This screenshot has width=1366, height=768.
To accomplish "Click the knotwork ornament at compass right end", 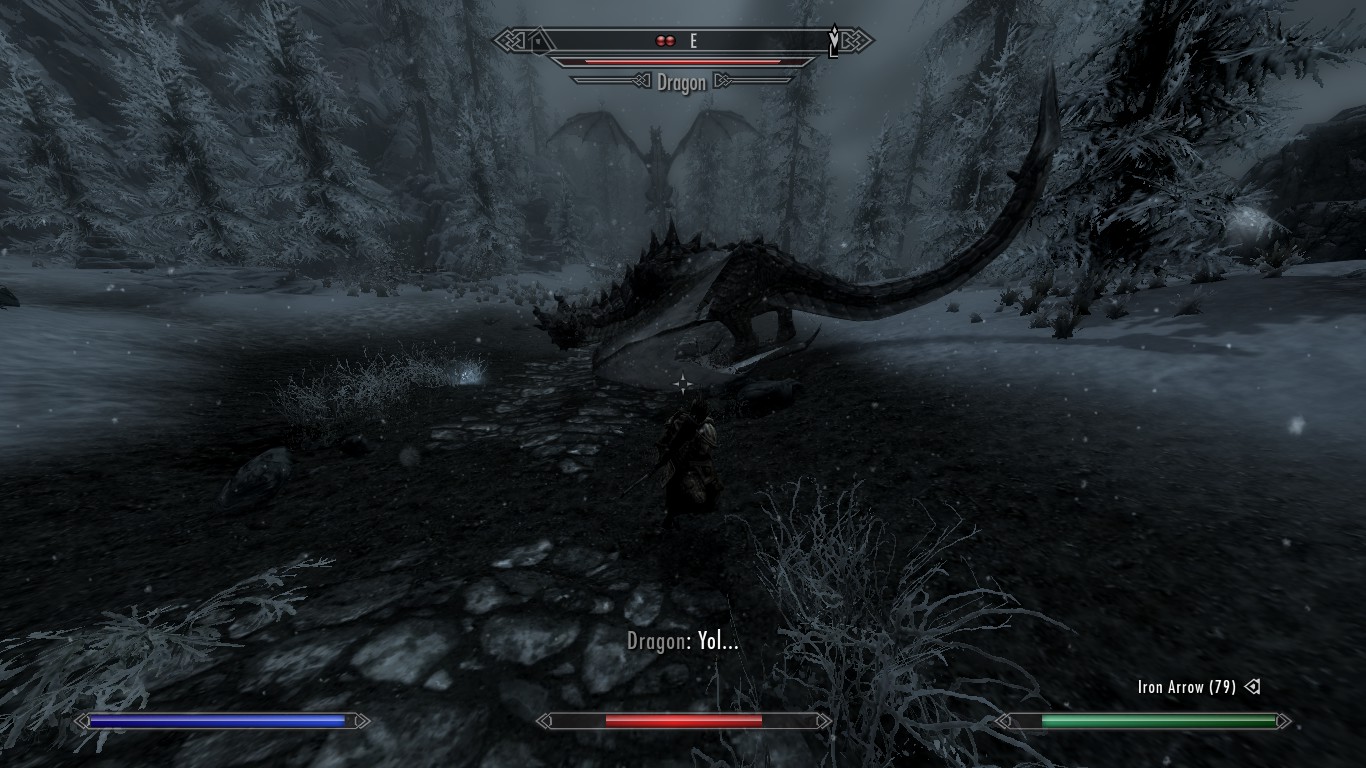I will coord(857,40).
